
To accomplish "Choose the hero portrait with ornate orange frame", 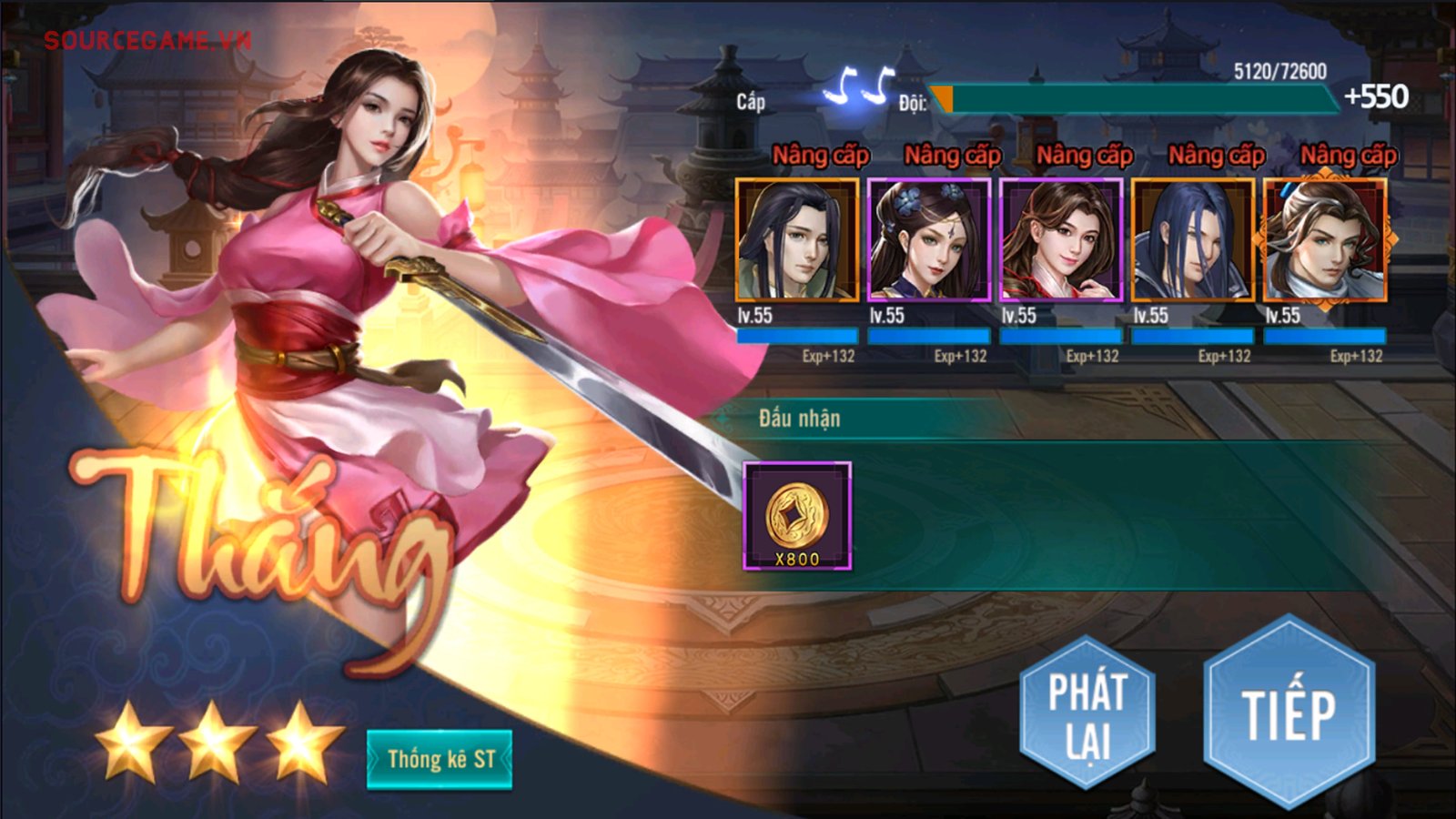I will click(x=1325, y=240).
